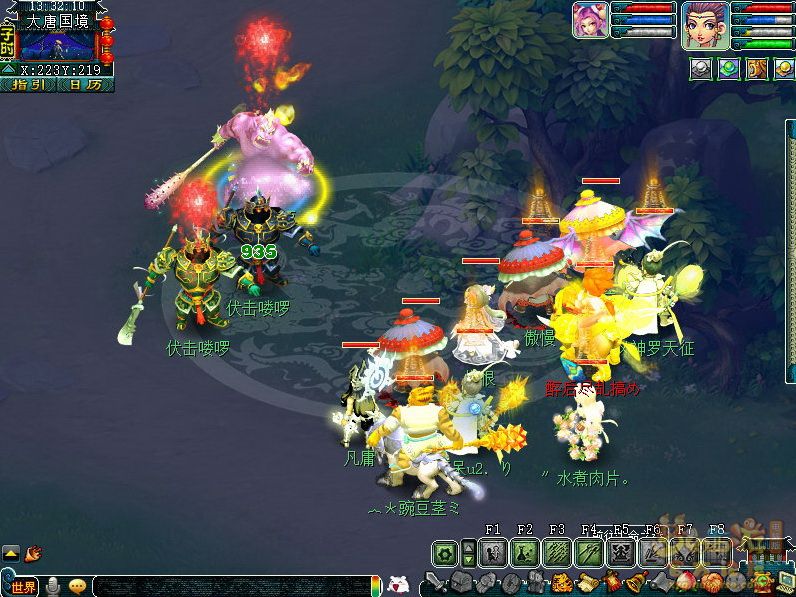Type in the chat input box
Image resolution: width=796 pixels, height=597 pixels.
click(x=230, y=586)
